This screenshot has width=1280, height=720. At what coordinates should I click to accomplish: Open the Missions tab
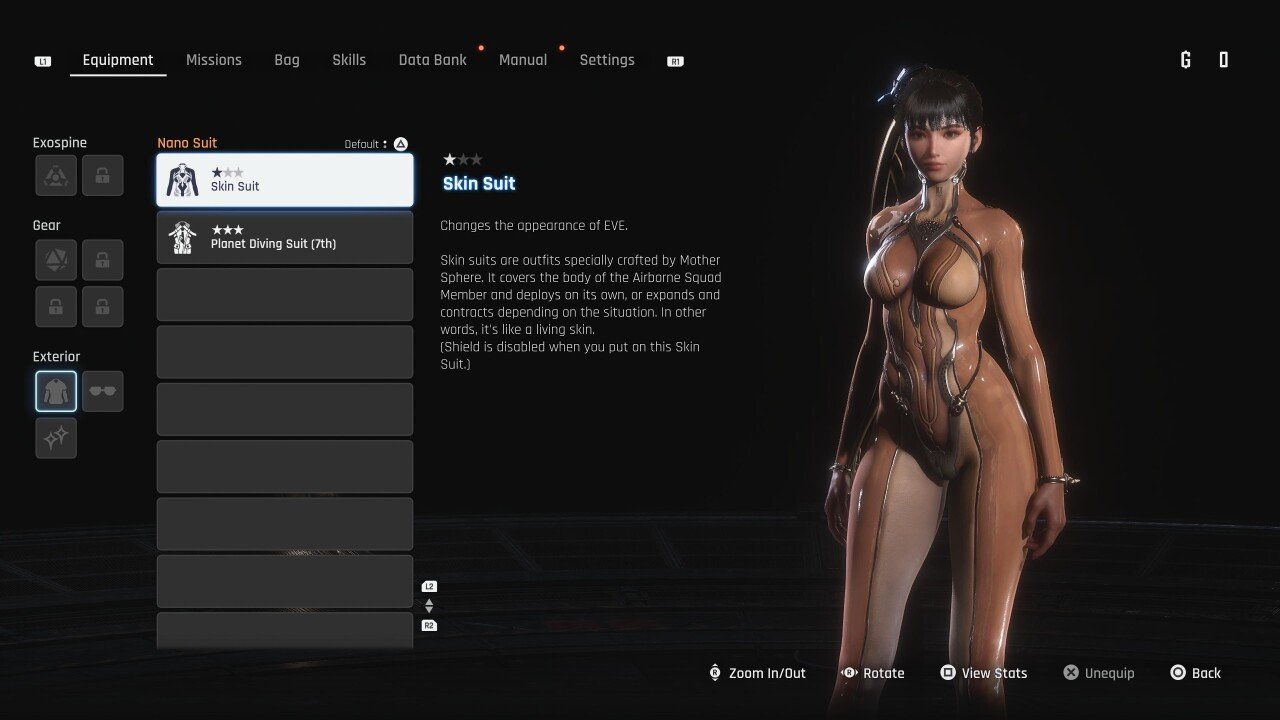click(x=214, y=60)
